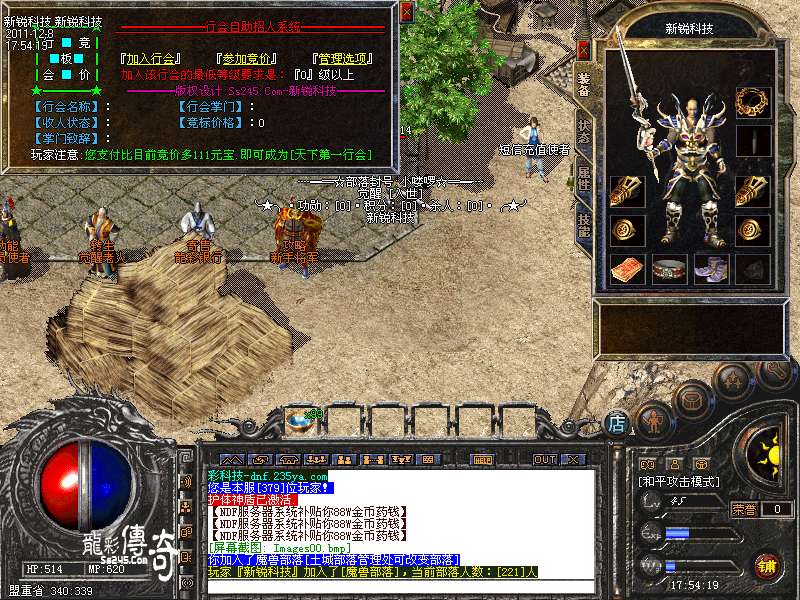Open the red 铺 stall button

pyautogui.click(x=767, y=565)
